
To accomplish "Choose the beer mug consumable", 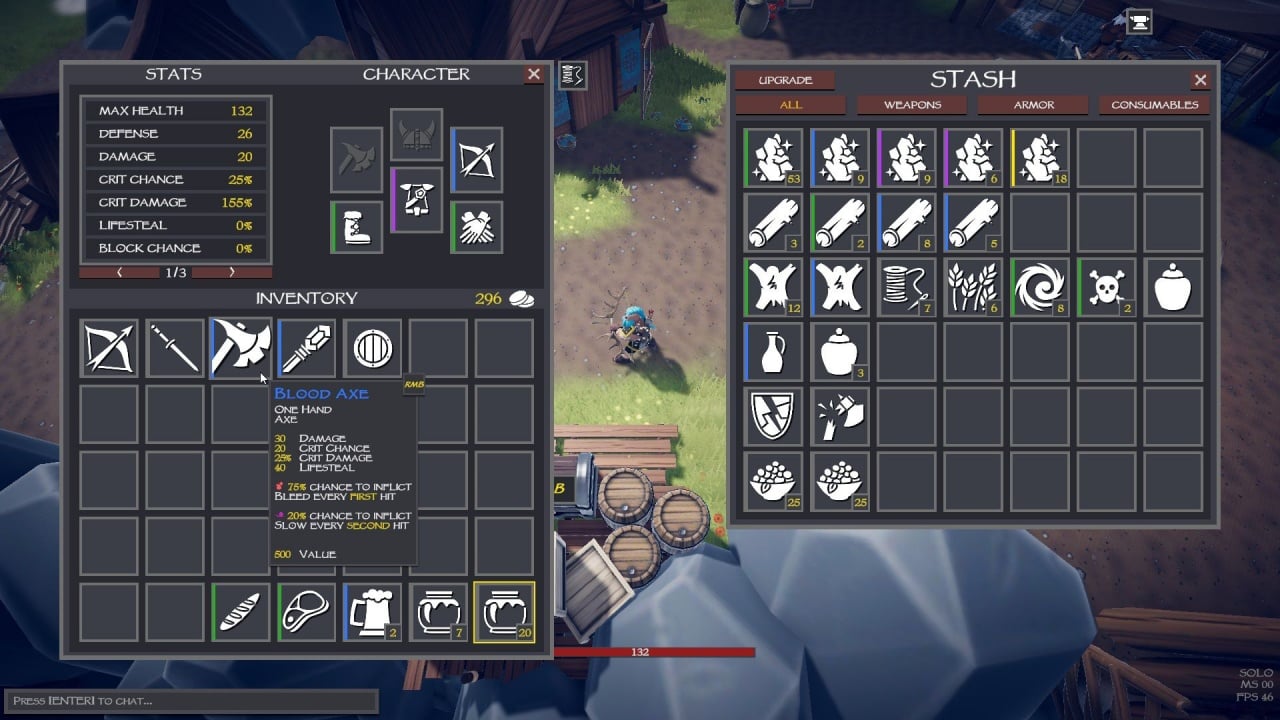I will click(372, 611).
